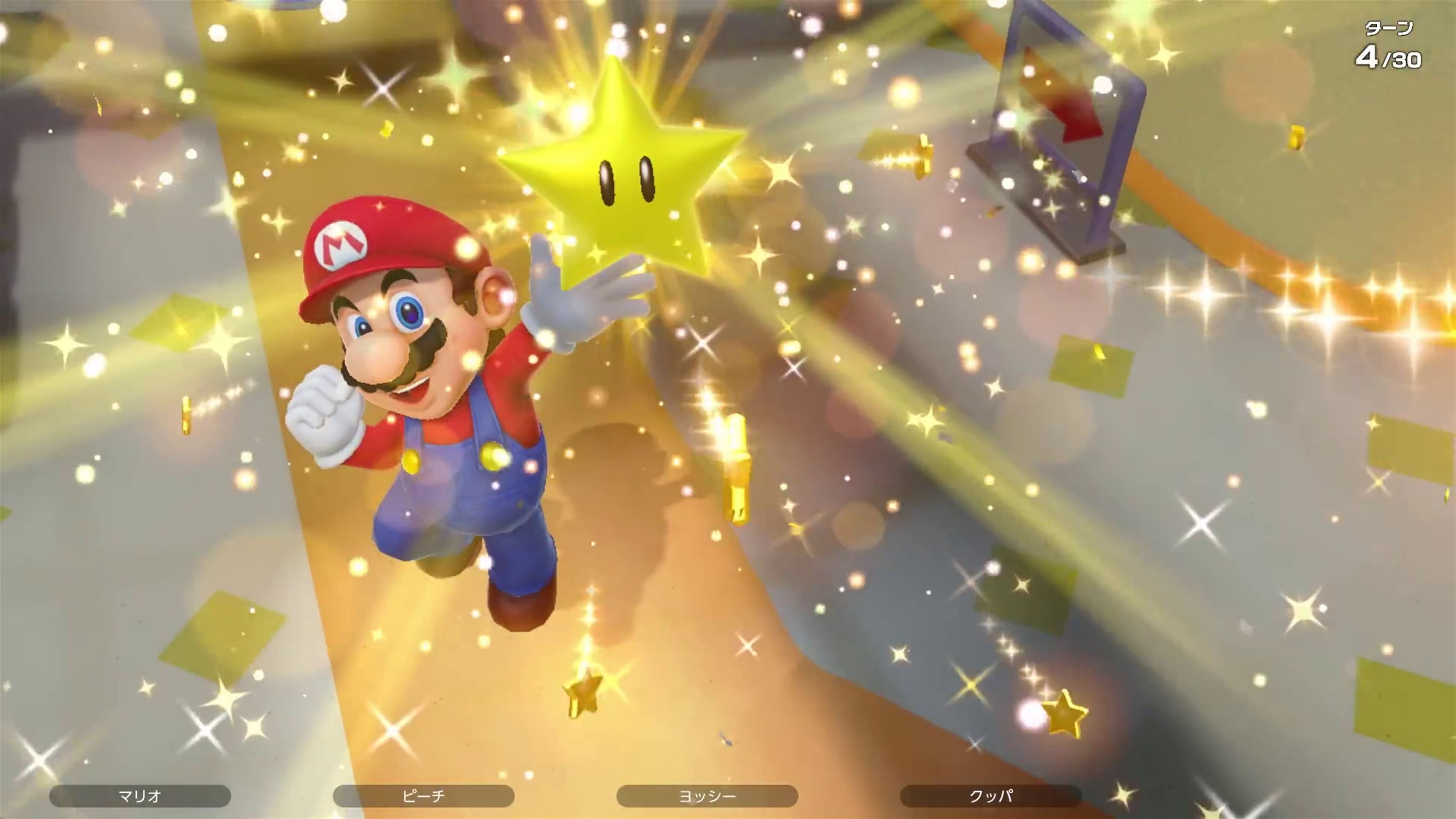Image resolution: width=1456 pixels, height=819 pixels.
Task: Click the ヨッシー name label
Action: tap(706, 795)
